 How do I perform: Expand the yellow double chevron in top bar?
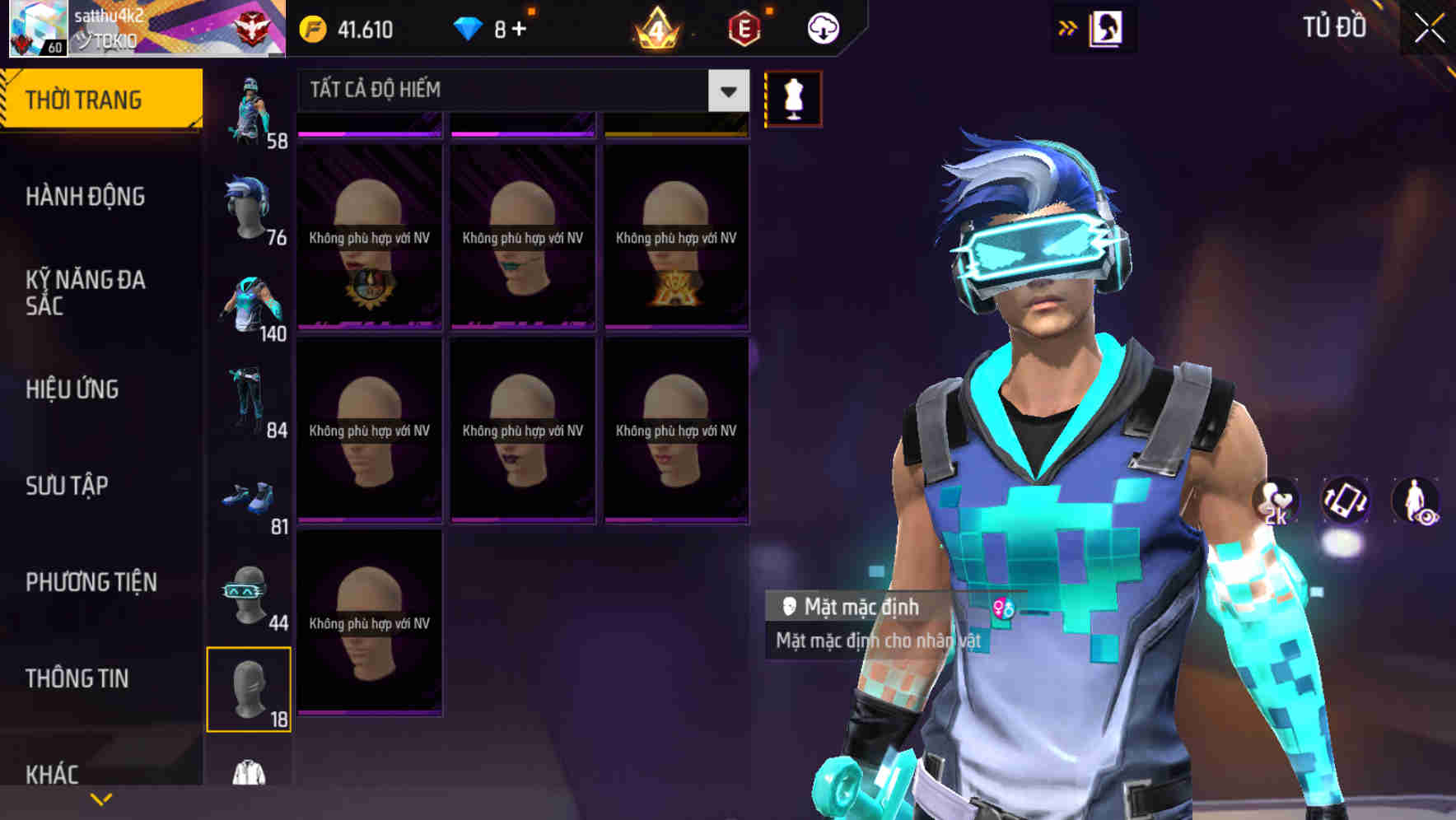coord(1066,27)
